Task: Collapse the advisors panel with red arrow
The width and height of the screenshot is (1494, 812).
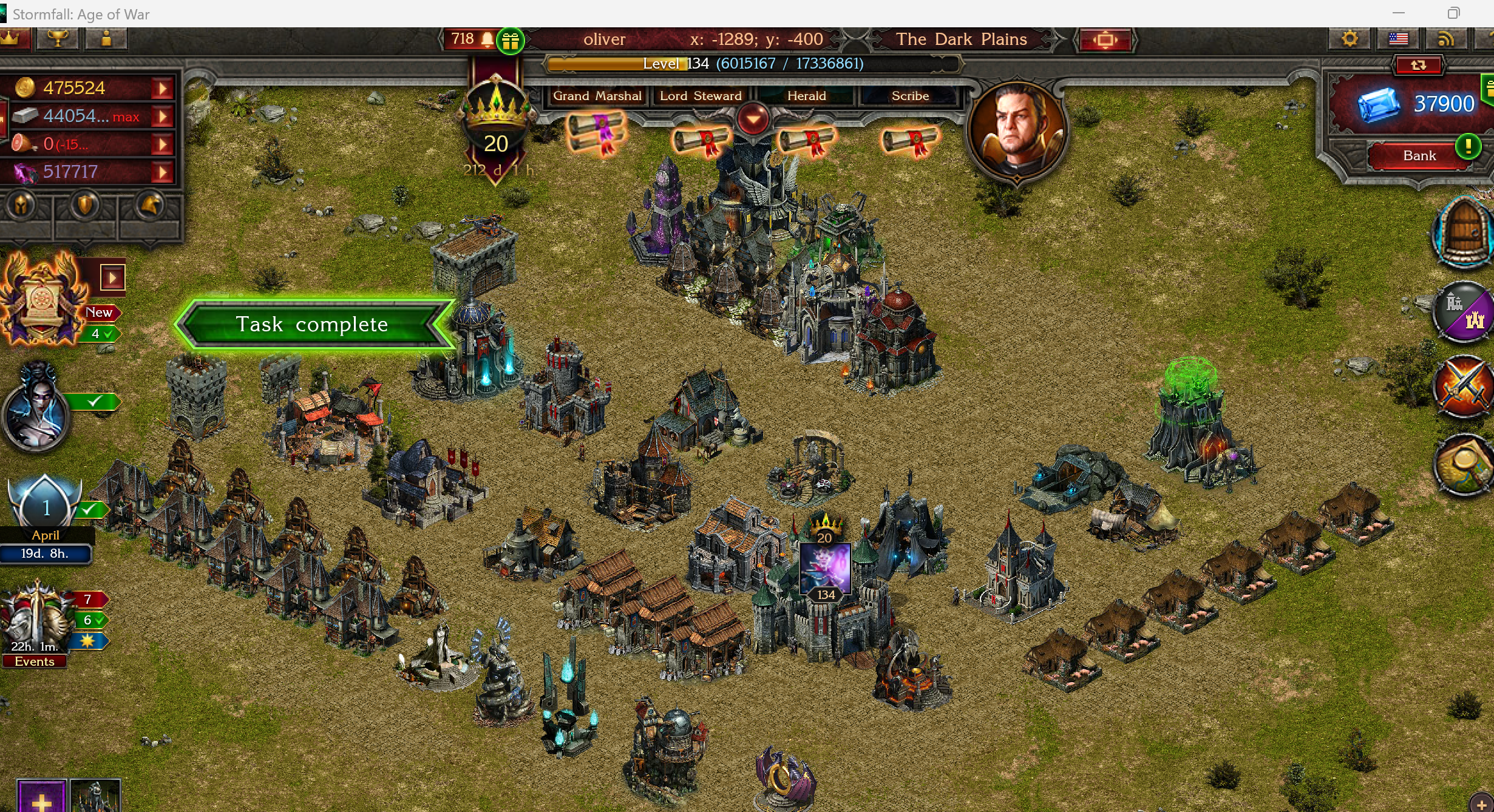Action: coord(753,118)
